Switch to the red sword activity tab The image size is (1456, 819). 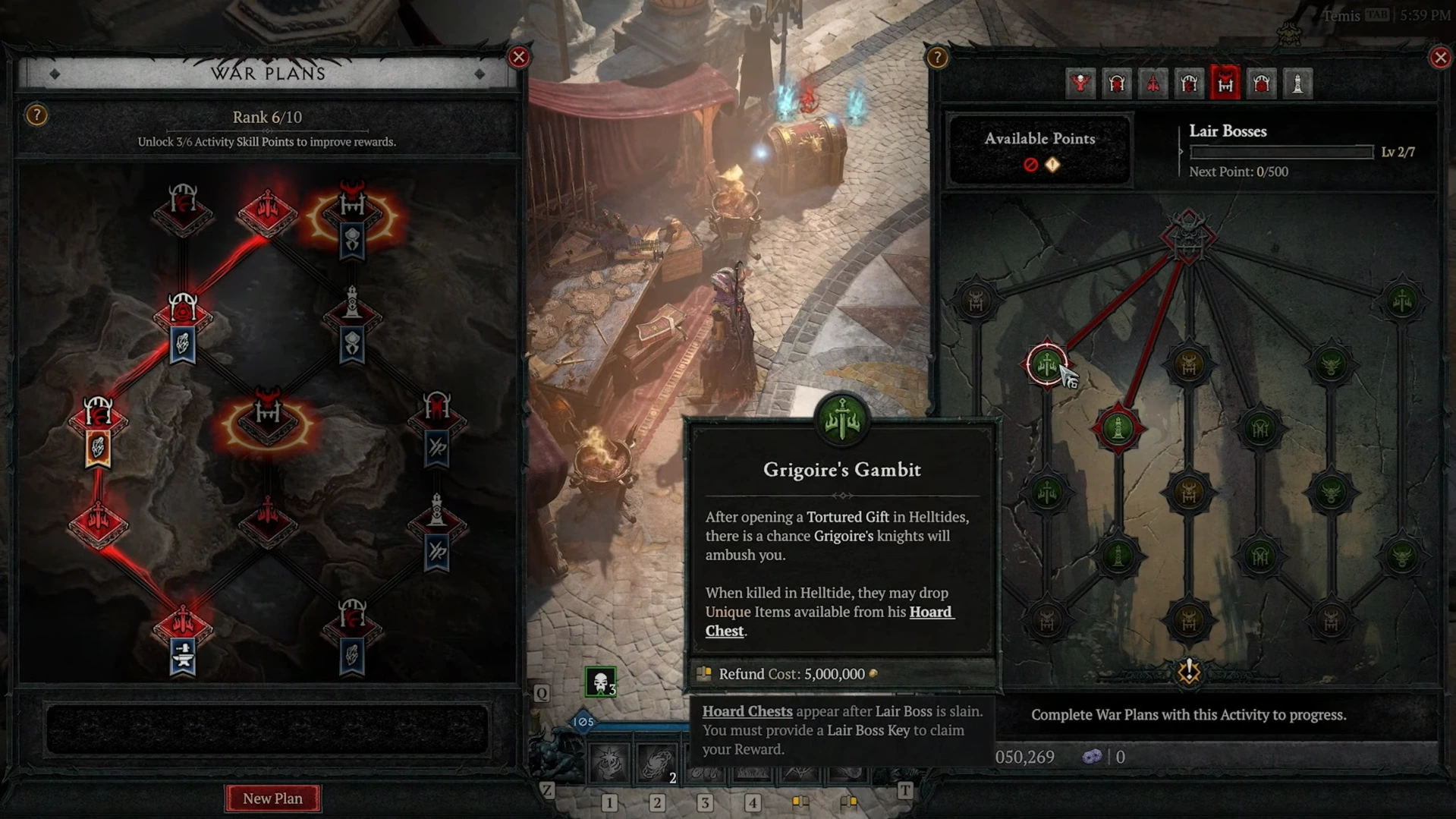click(1153, 83)
